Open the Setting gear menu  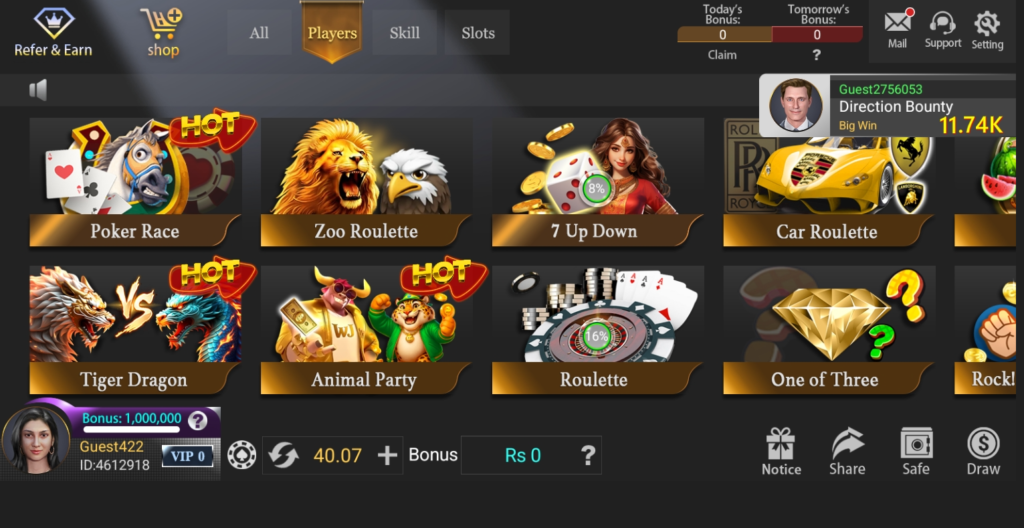point(987,29)
